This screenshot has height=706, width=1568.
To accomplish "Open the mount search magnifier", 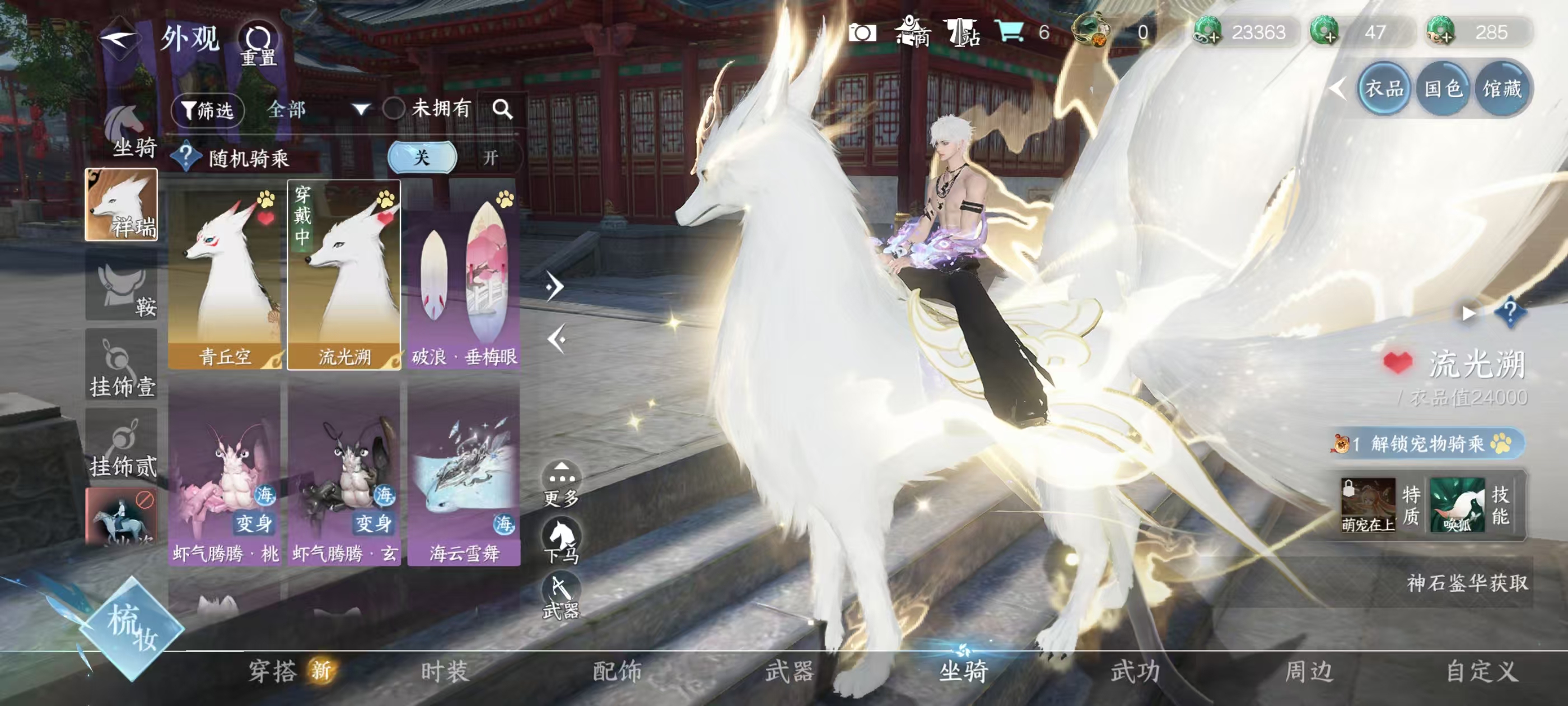I will 502,109.
